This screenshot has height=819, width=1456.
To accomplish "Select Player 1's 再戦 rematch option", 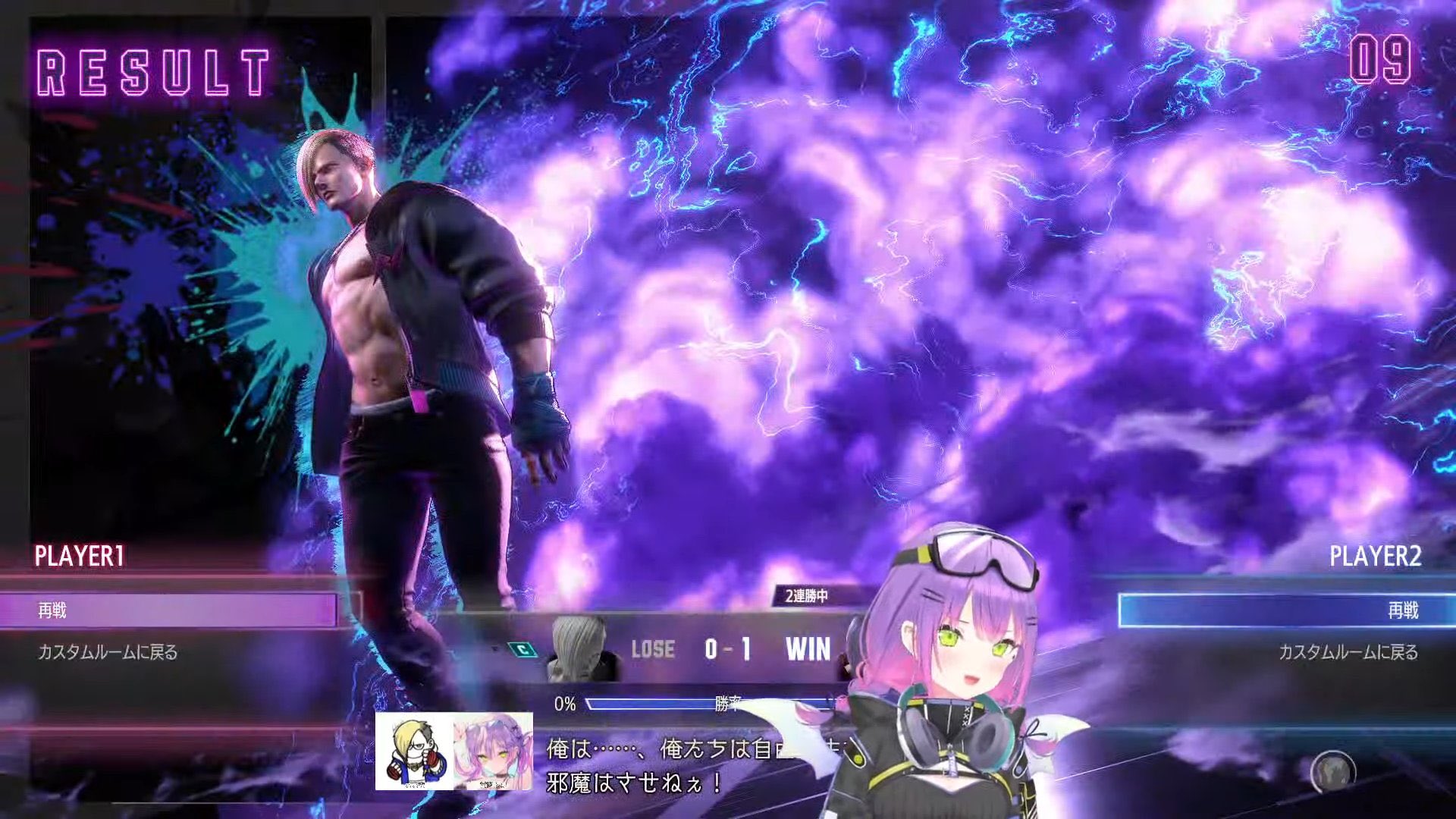I will click(x=167, y=610).
